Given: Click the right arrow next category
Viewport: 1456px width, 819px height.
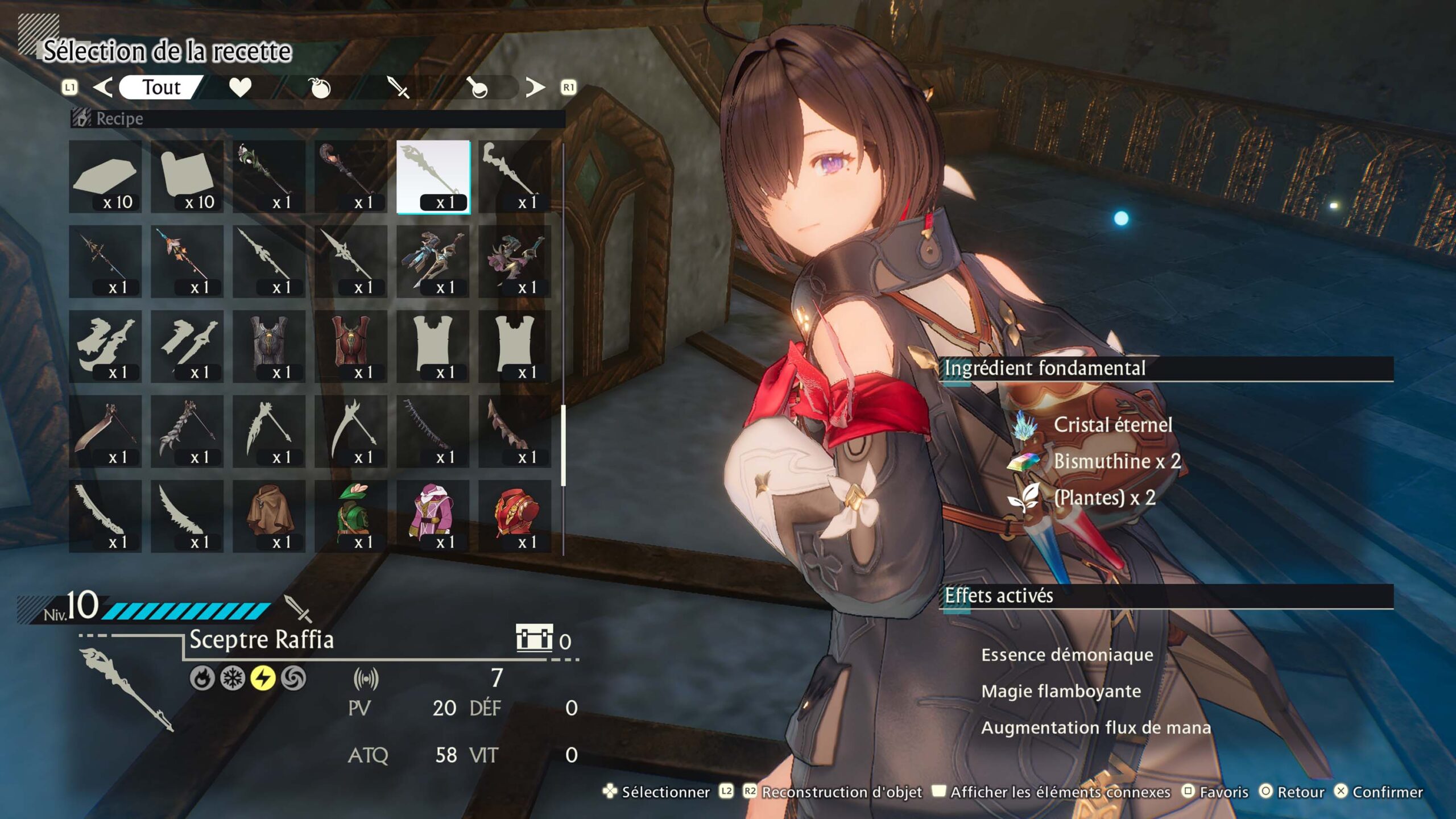Looking at the screenshot, I should click(x=535, y=88).
